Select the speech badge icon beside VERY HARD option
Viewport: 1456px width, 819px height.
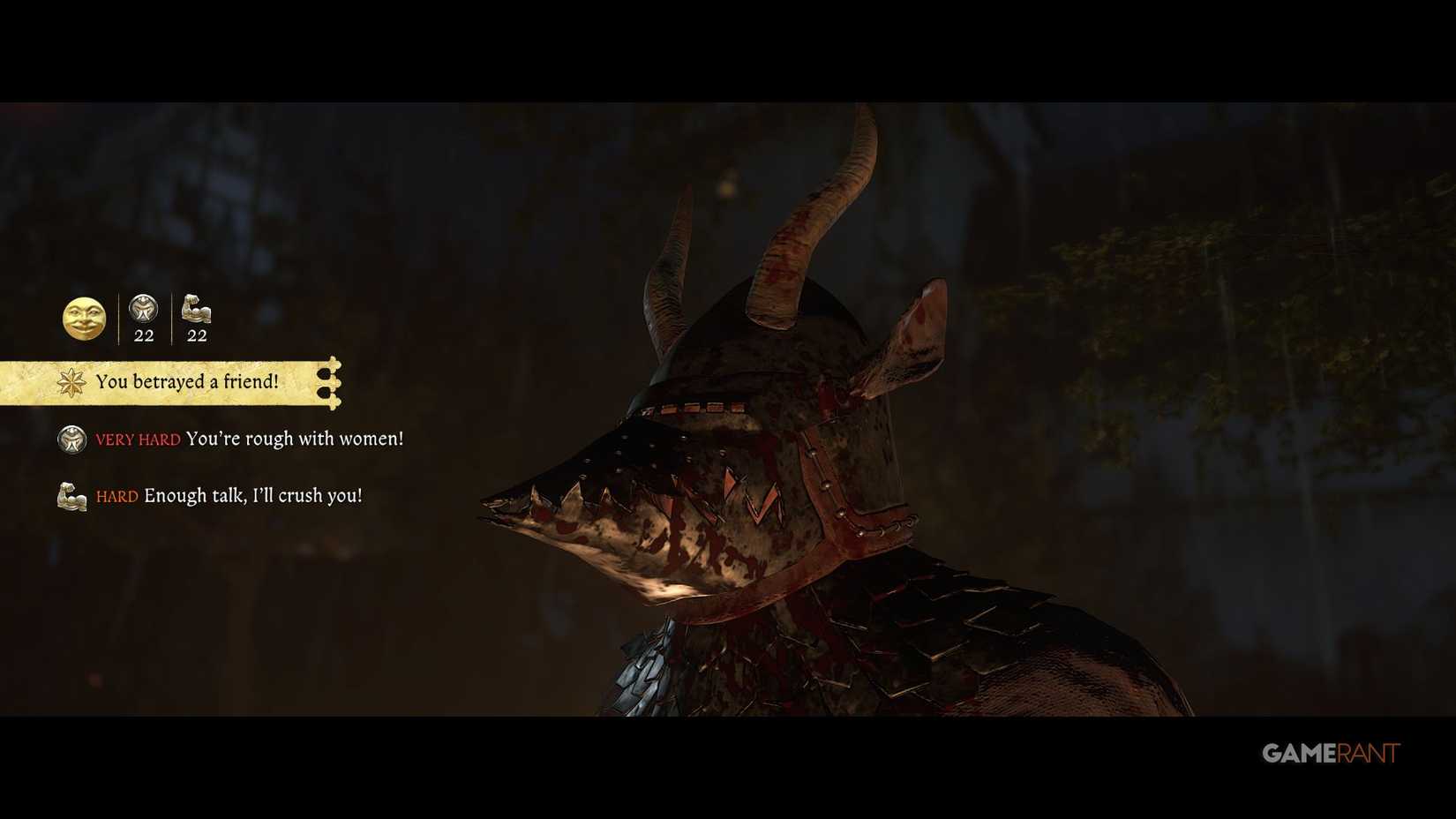(71, 439)
